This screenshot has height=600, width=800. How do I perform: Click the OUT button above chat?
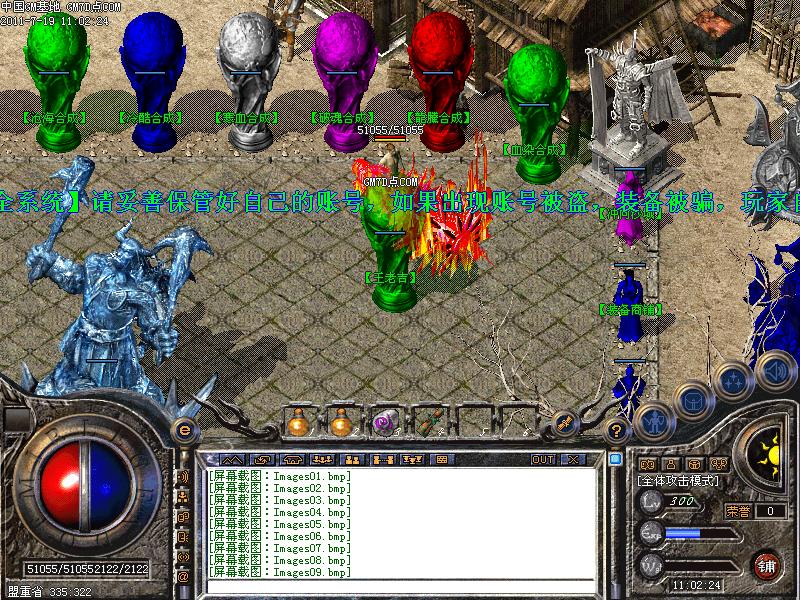point(542,459)
